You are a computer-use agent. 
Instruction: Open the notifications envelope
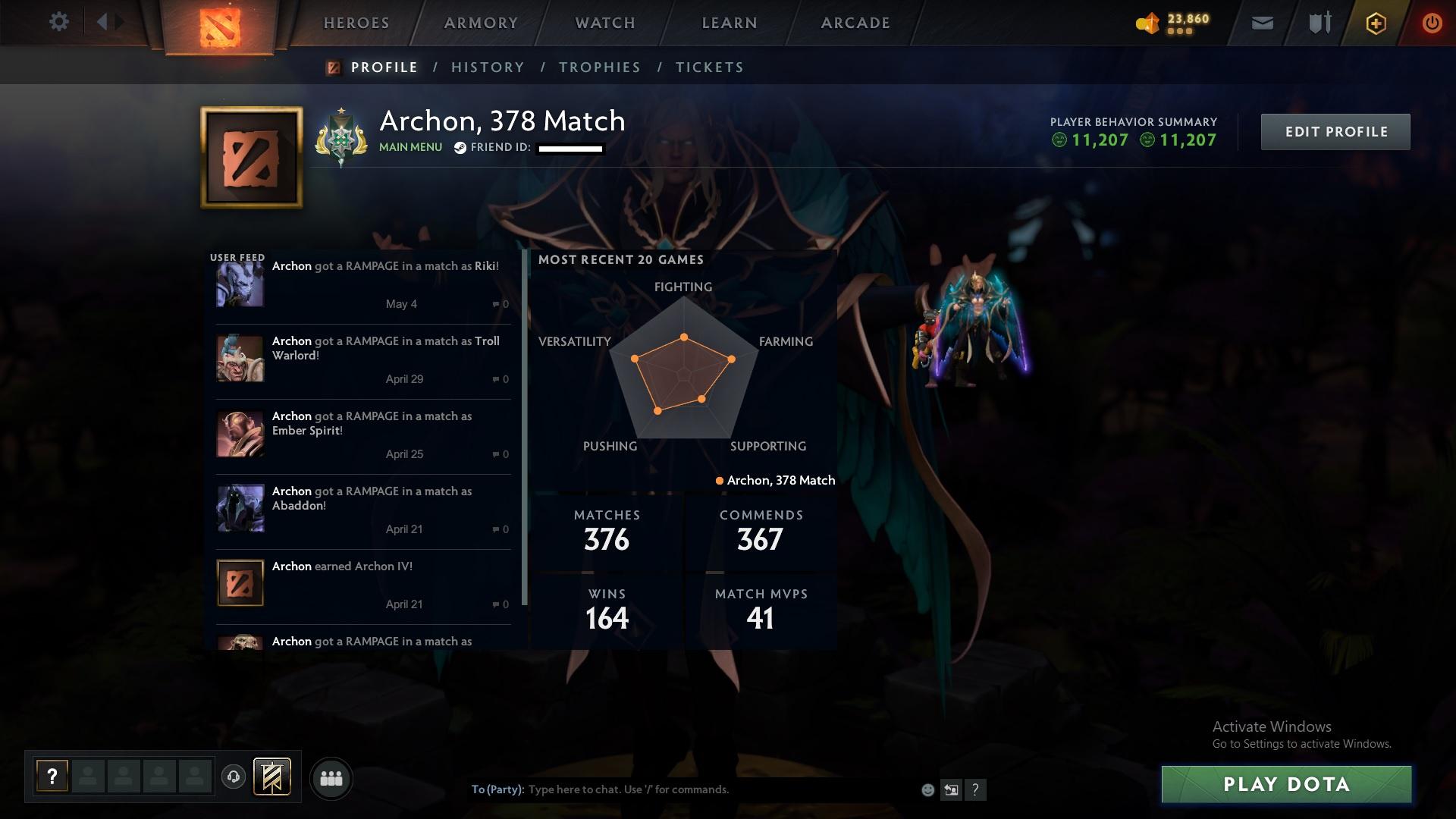pyautogui.click(x=1261, y=23)
